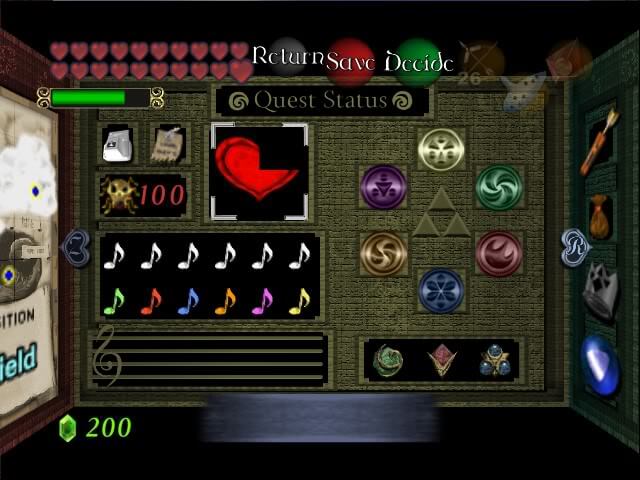640x480 pixels.
Task: Select the red Fire Medallion
Action: [499, 252]
